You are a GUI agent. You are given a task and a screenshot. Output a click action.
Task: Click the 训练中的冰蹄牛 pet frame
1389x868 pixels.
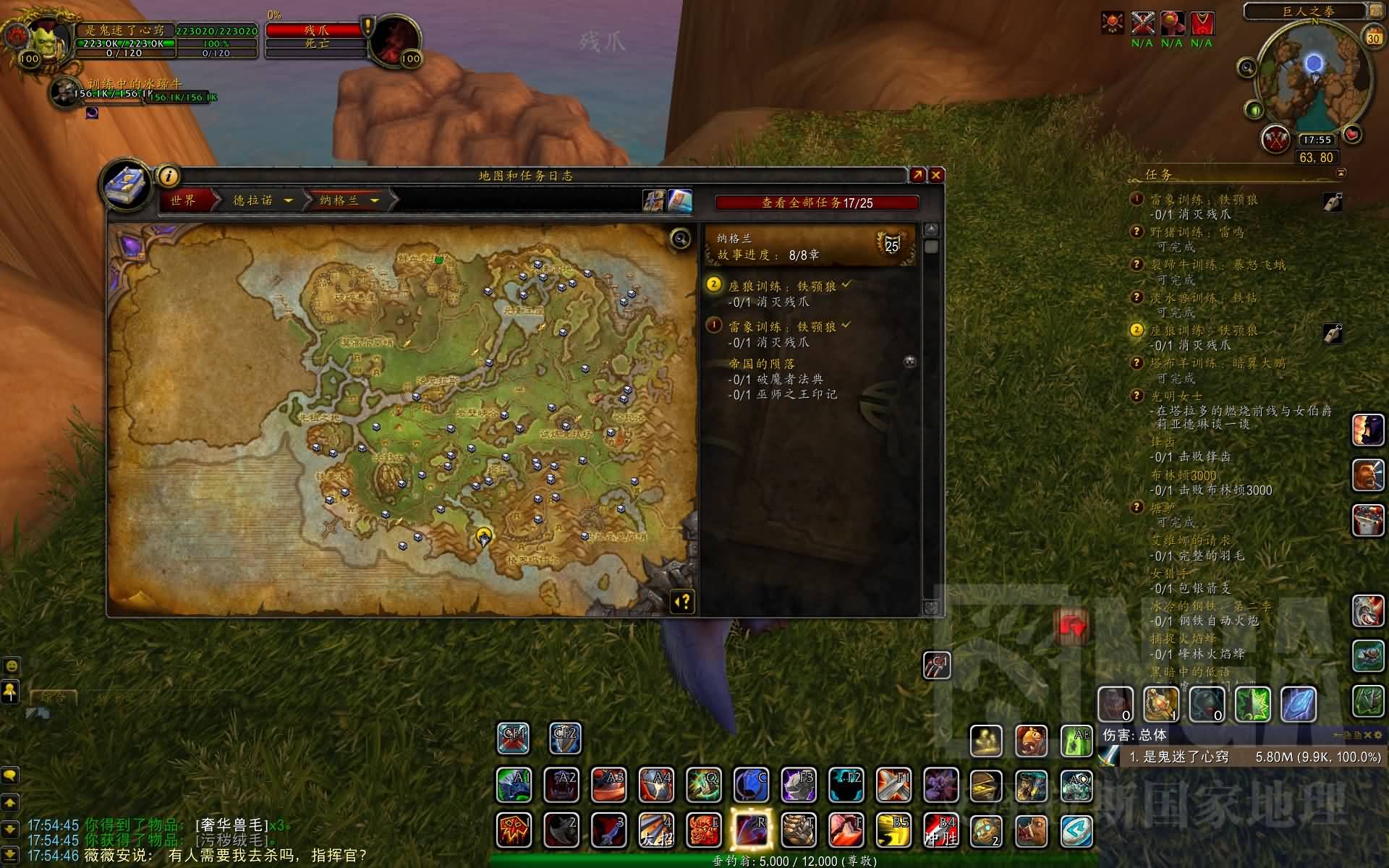[x=67, y=92]
